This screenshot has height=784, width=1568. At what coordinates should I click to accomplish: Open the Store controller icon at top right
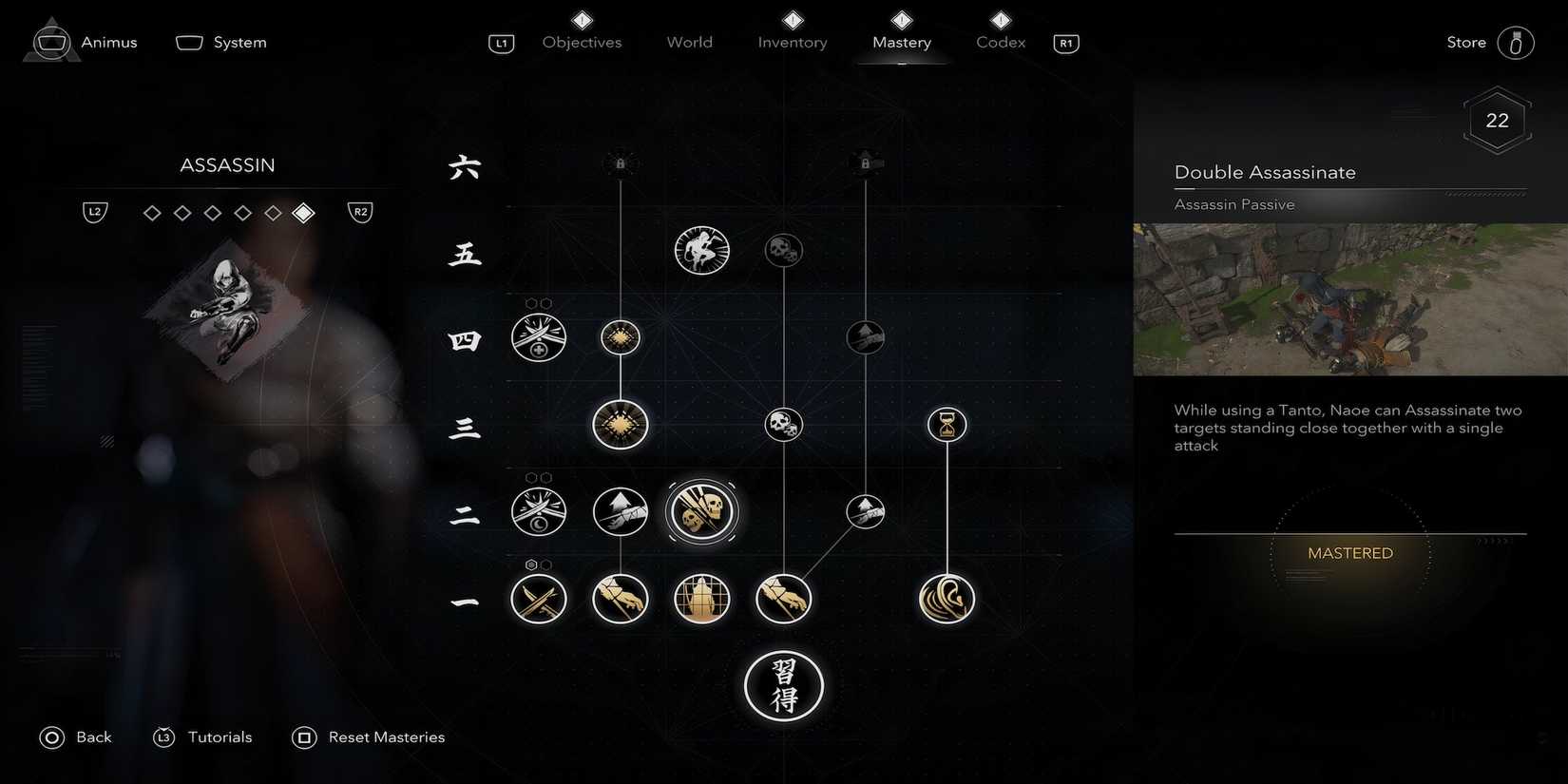[1518, 42]
